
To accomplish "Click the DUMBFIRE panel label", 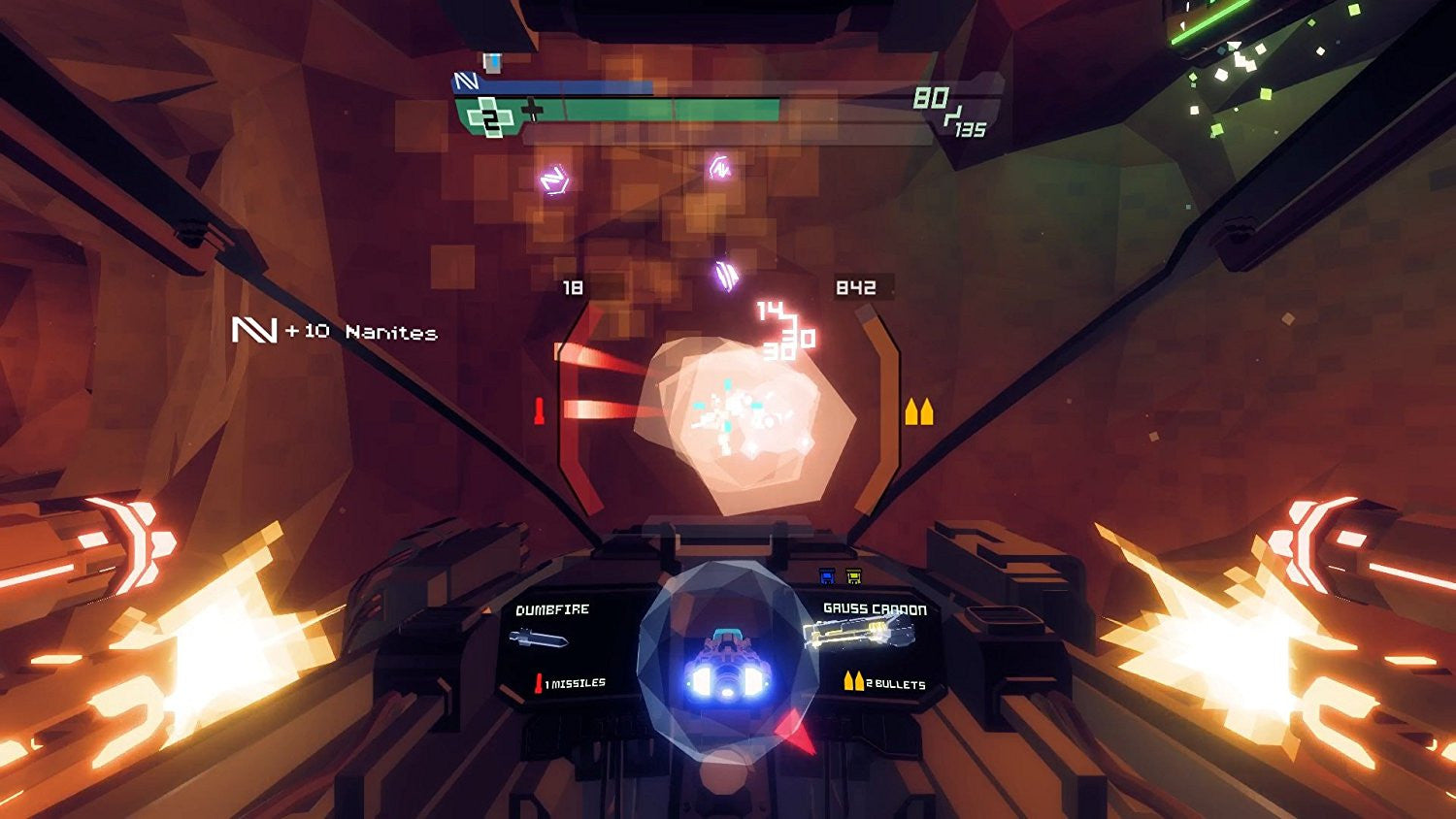I will (551, 609).
